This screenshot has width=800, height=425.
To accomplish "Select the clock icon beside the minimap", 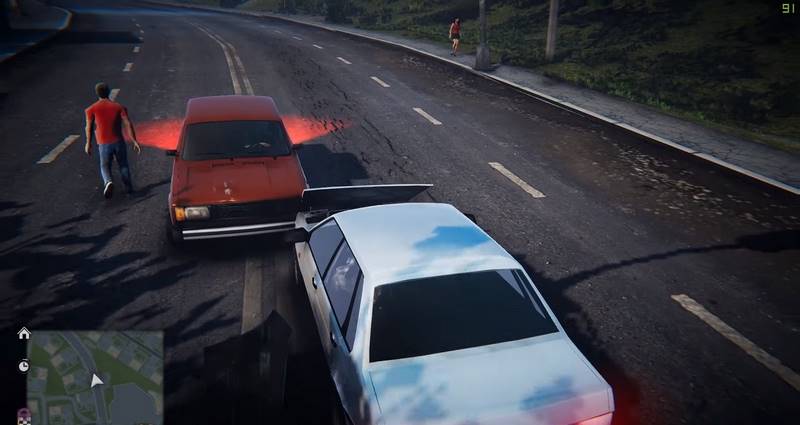I will click(x=23, y=366).
